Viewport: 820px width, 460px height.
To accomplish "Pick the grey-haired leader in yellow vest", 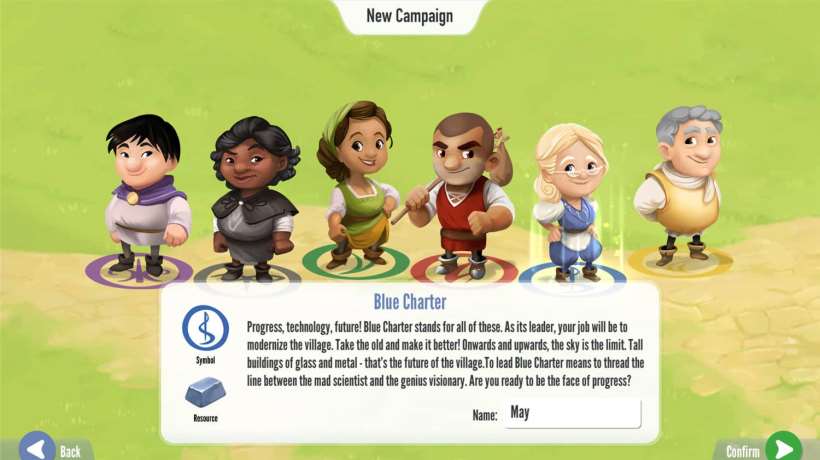I will 686,185.
